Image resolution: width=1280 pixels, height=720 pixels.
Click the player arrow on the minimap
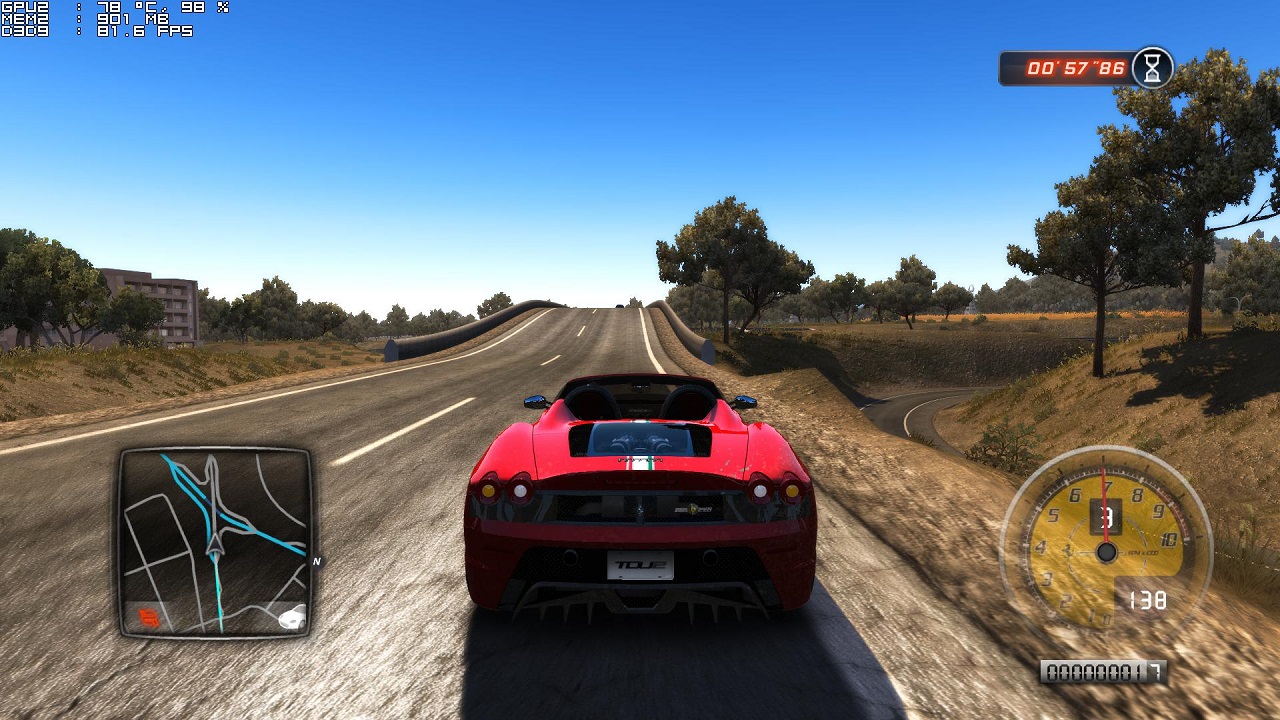(214, 543)
